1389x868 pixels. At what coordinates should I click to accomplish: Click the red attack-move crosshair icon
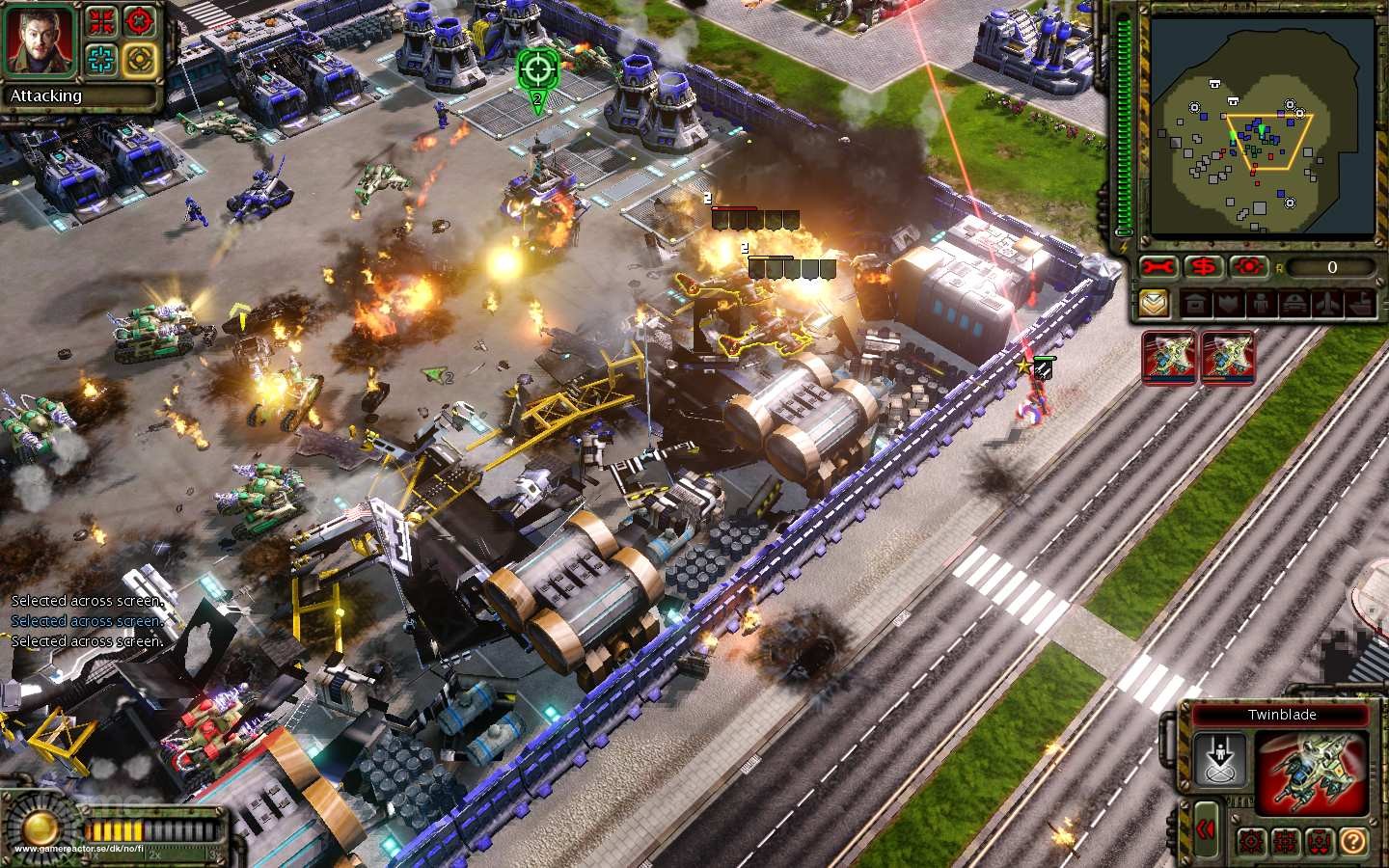(x=139, y=20)
